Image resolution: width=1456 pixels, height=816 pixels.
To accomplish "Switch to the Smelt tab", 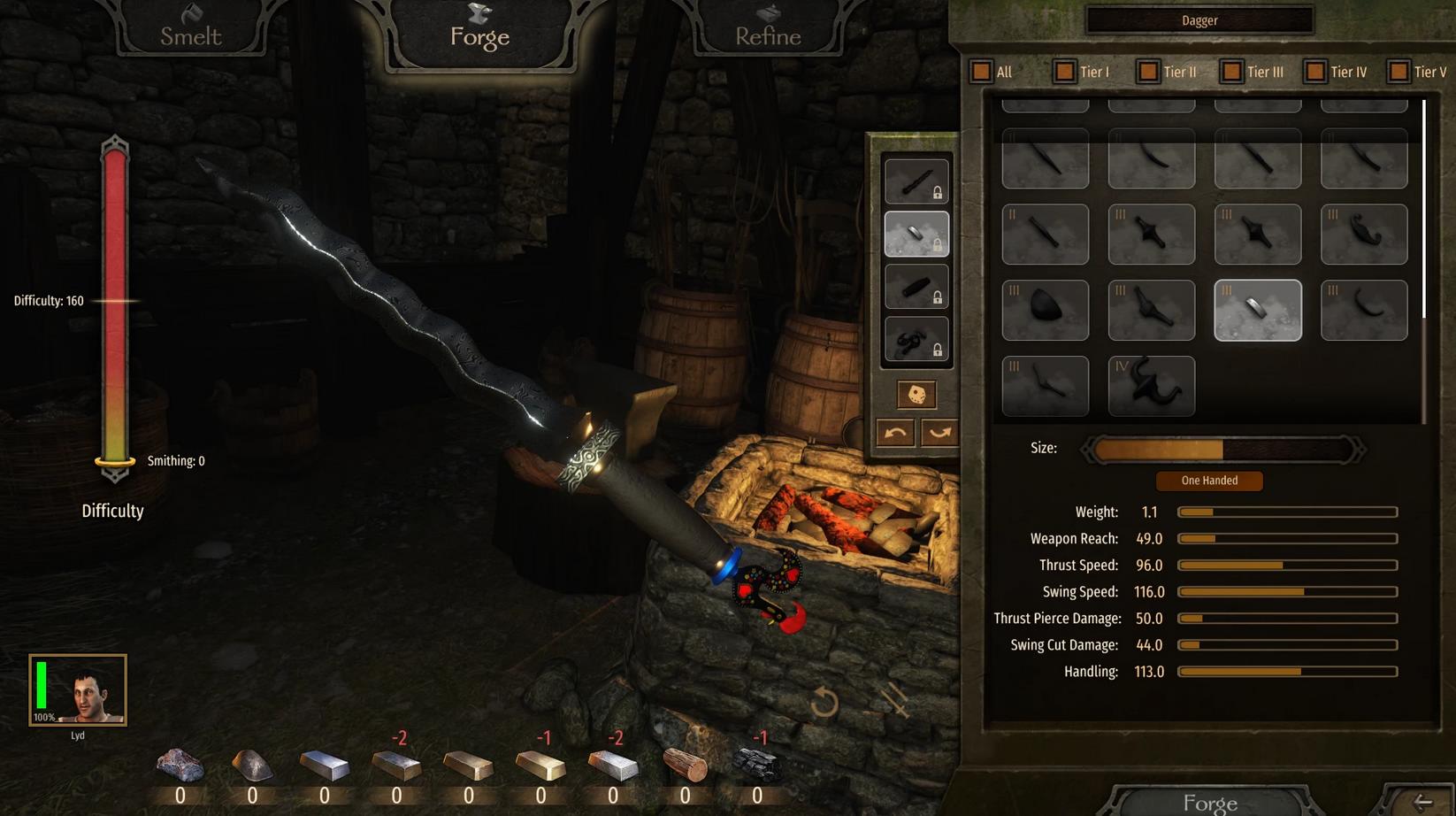I will tap(190, 32).
